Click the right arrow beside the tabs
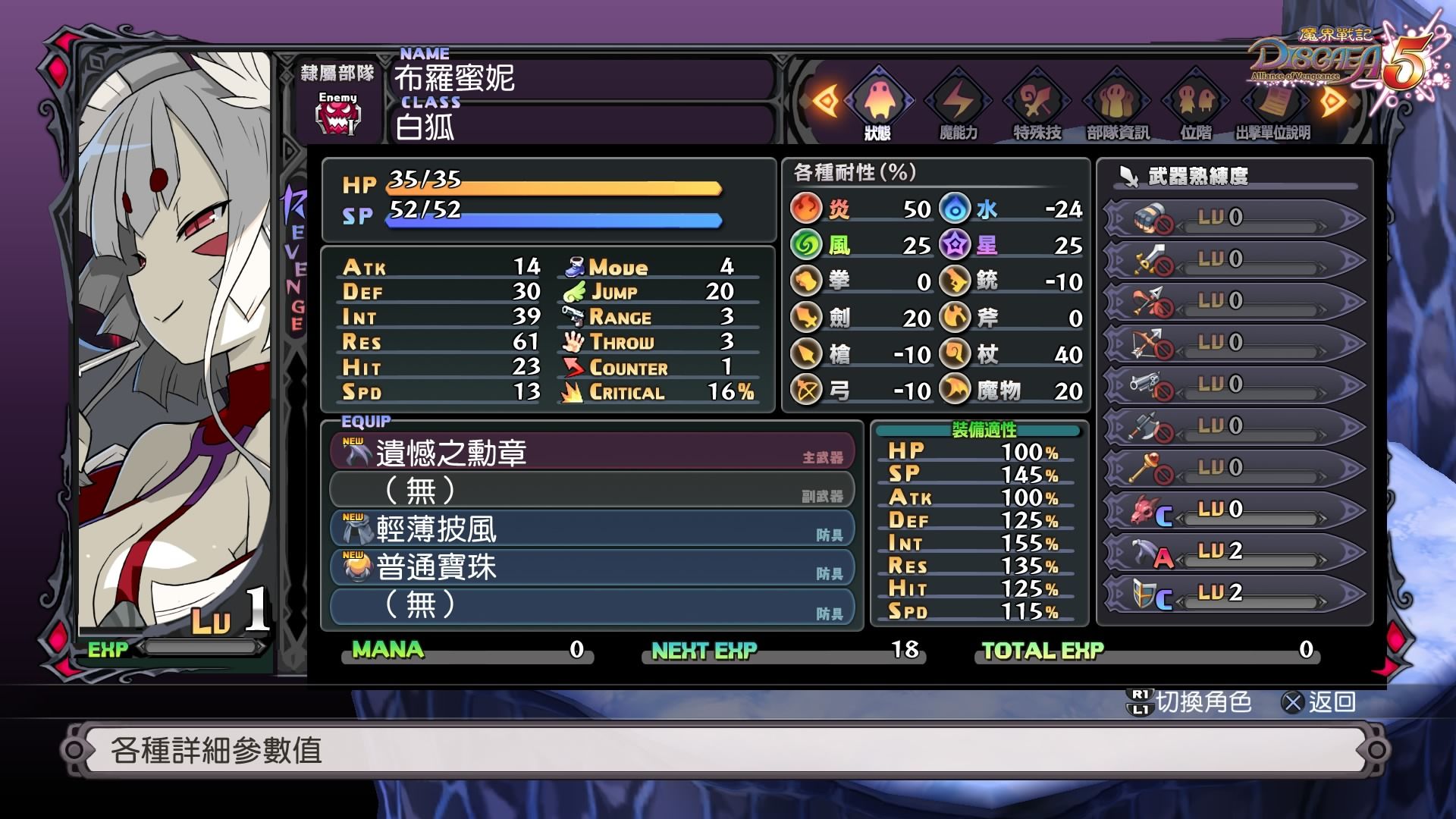Viewport: 1456px width, 819px height. pyautogui.click(x=1332, y=101)
